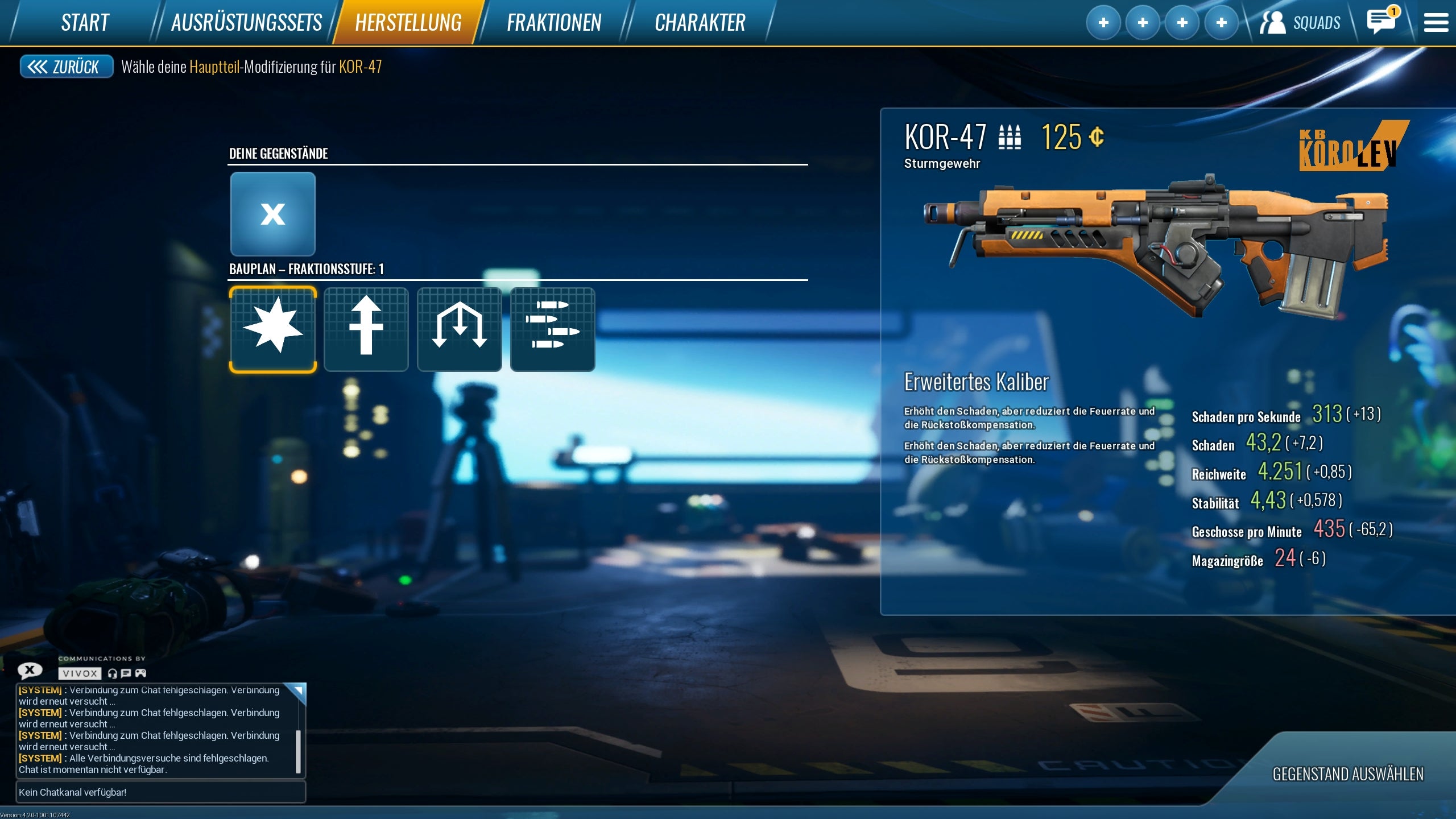Confirm with GEGENSTAND AUSWÄHLEN

click(x=1348, y=774)
